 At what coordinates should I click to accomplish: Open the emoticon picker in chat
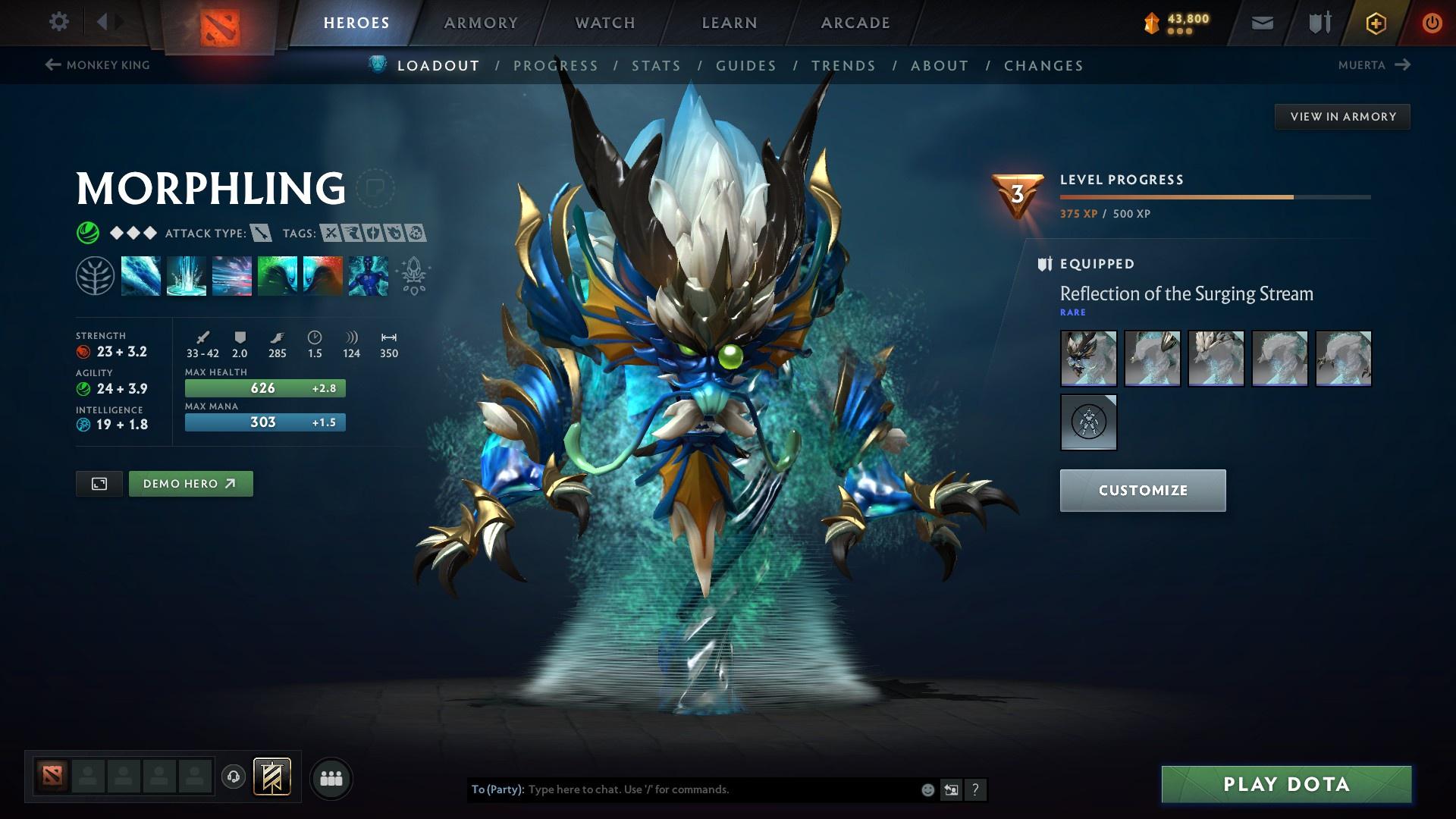[x=928, y=790]
